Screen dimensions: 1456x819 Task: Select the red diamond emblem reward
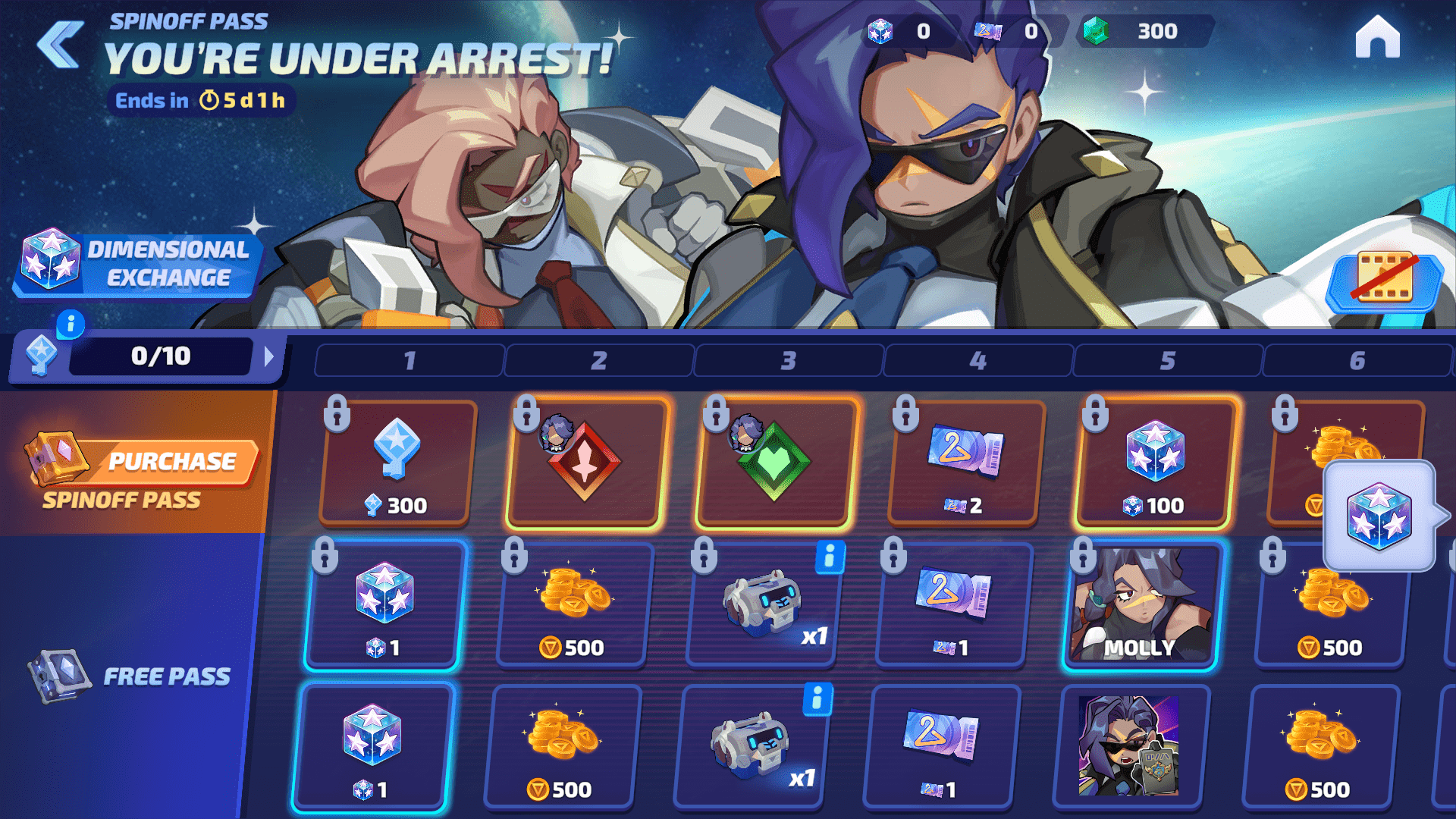(585, 463)
